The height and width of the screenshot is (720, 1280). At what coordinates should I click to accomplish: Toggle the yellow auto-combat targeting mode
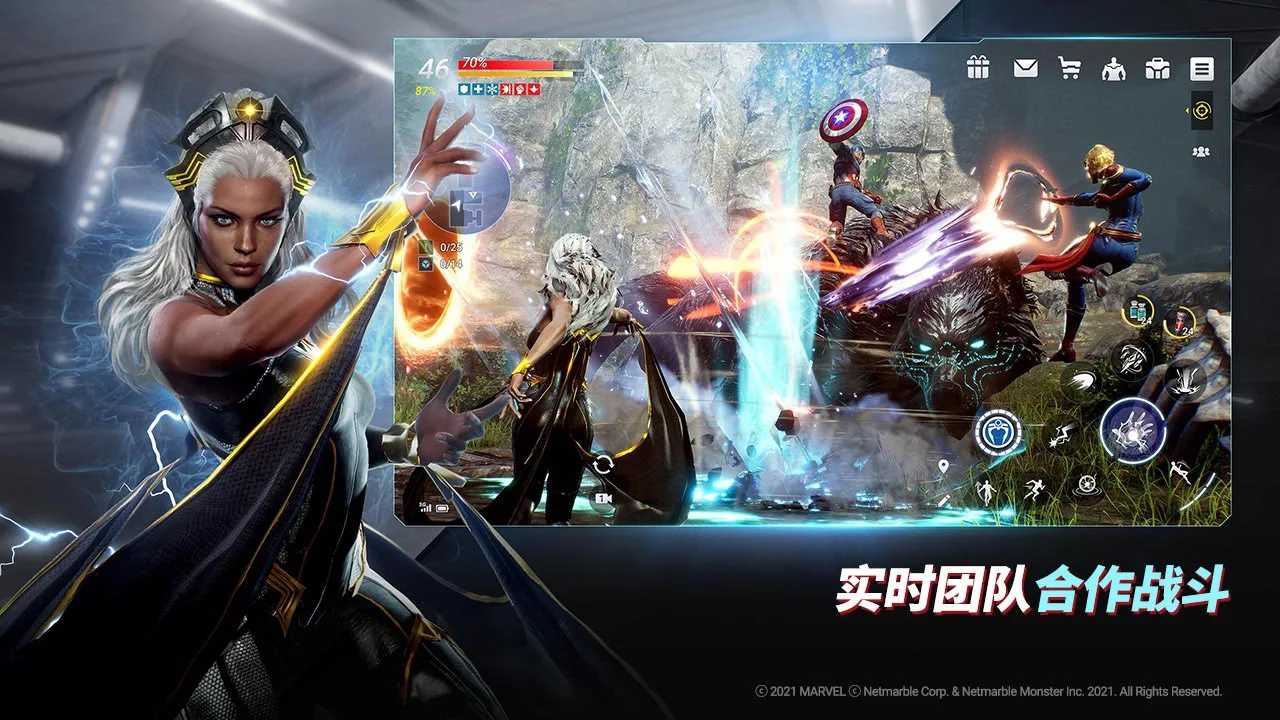pyautogui.click(x=1202, y=110)
